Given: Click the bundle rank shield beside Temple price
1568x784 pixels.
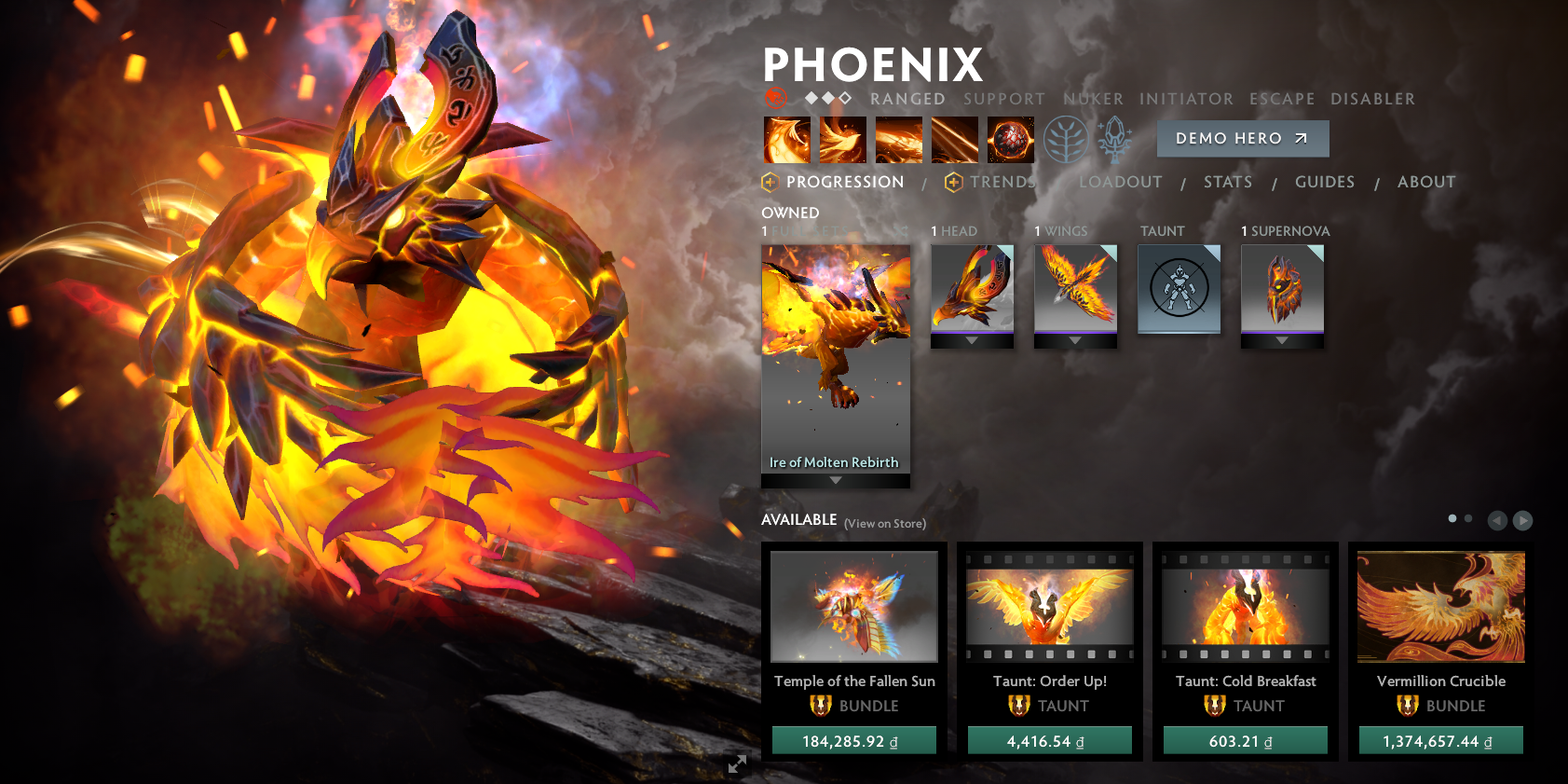Looking at the screenshot, I should pos(820,706).
